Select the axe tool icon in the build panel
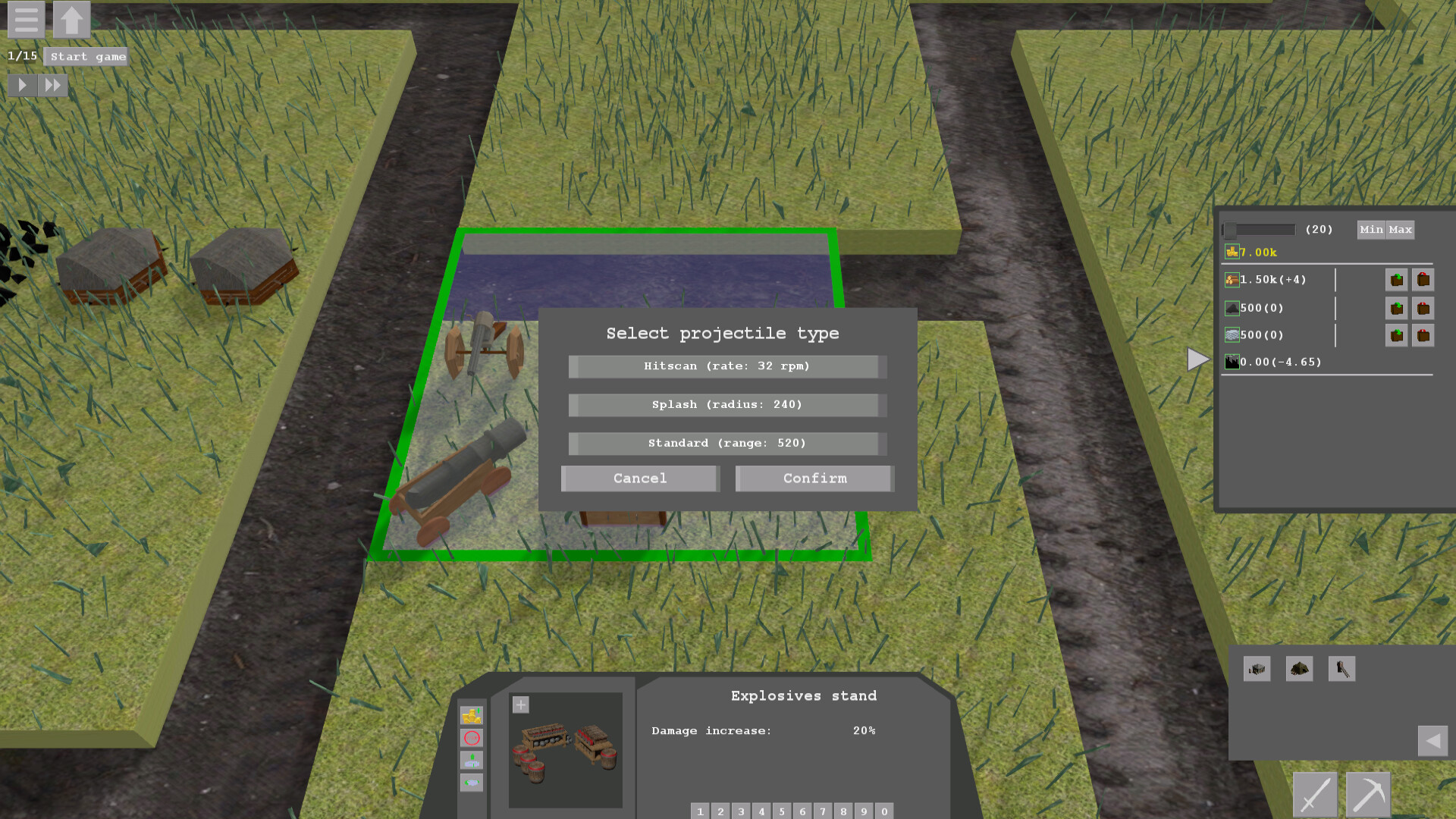 point(1341,668)
